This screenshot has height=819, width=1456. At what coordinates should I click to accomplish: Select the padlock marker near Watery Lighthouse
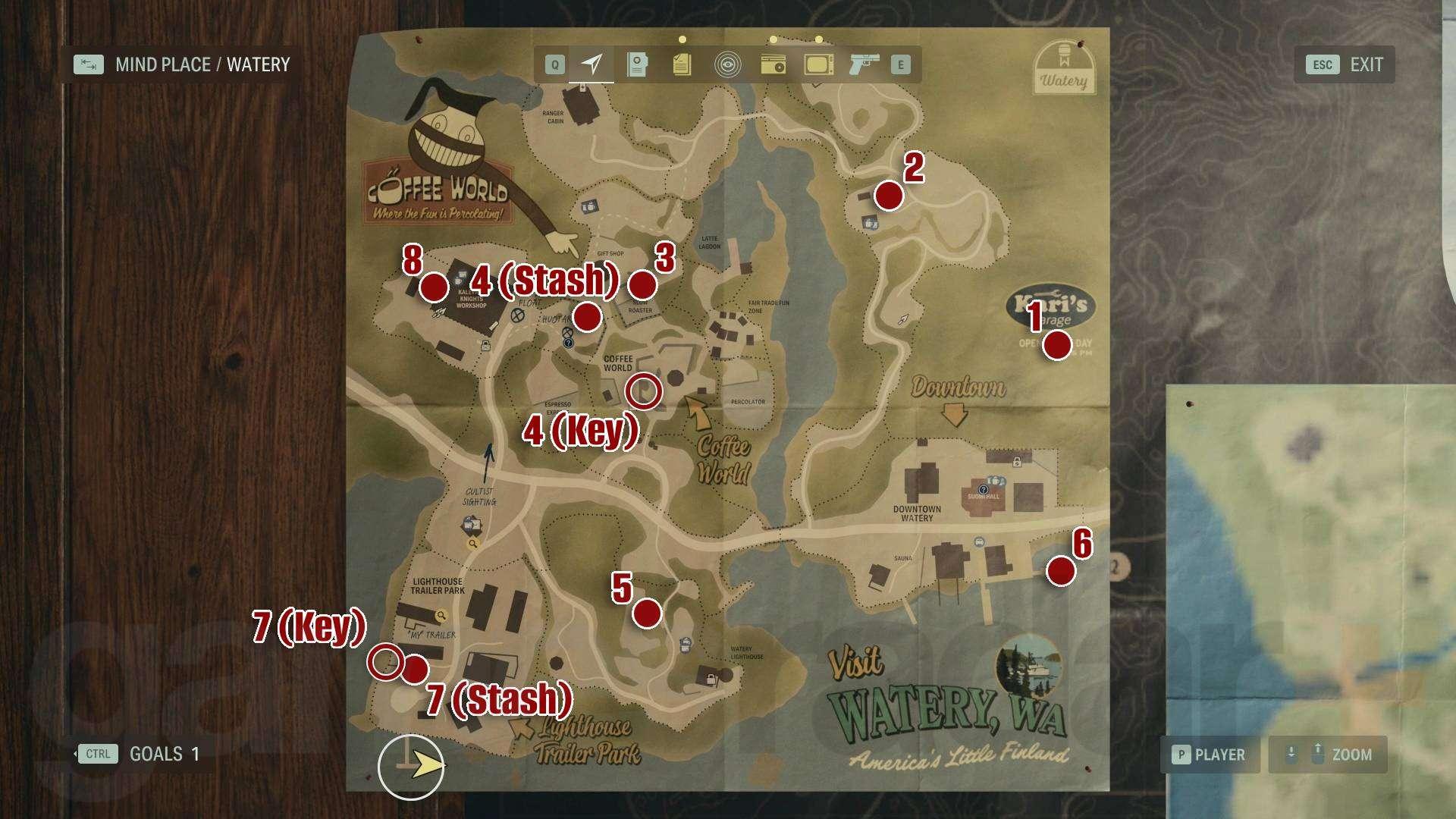[x=711, y=678]
